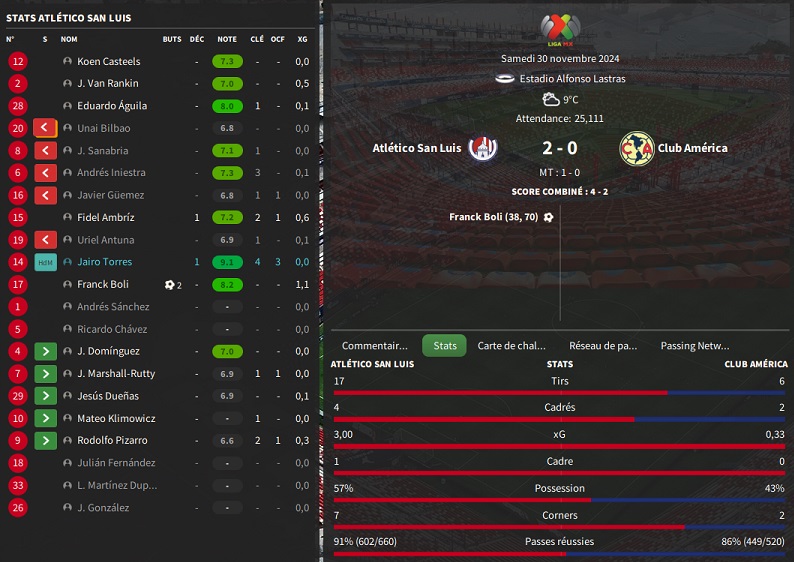Image resolution: width=794 pixels, height=562 pixels.
Task: Select Fidel Ambríz in the stats table
Action: tap(105, 217)
